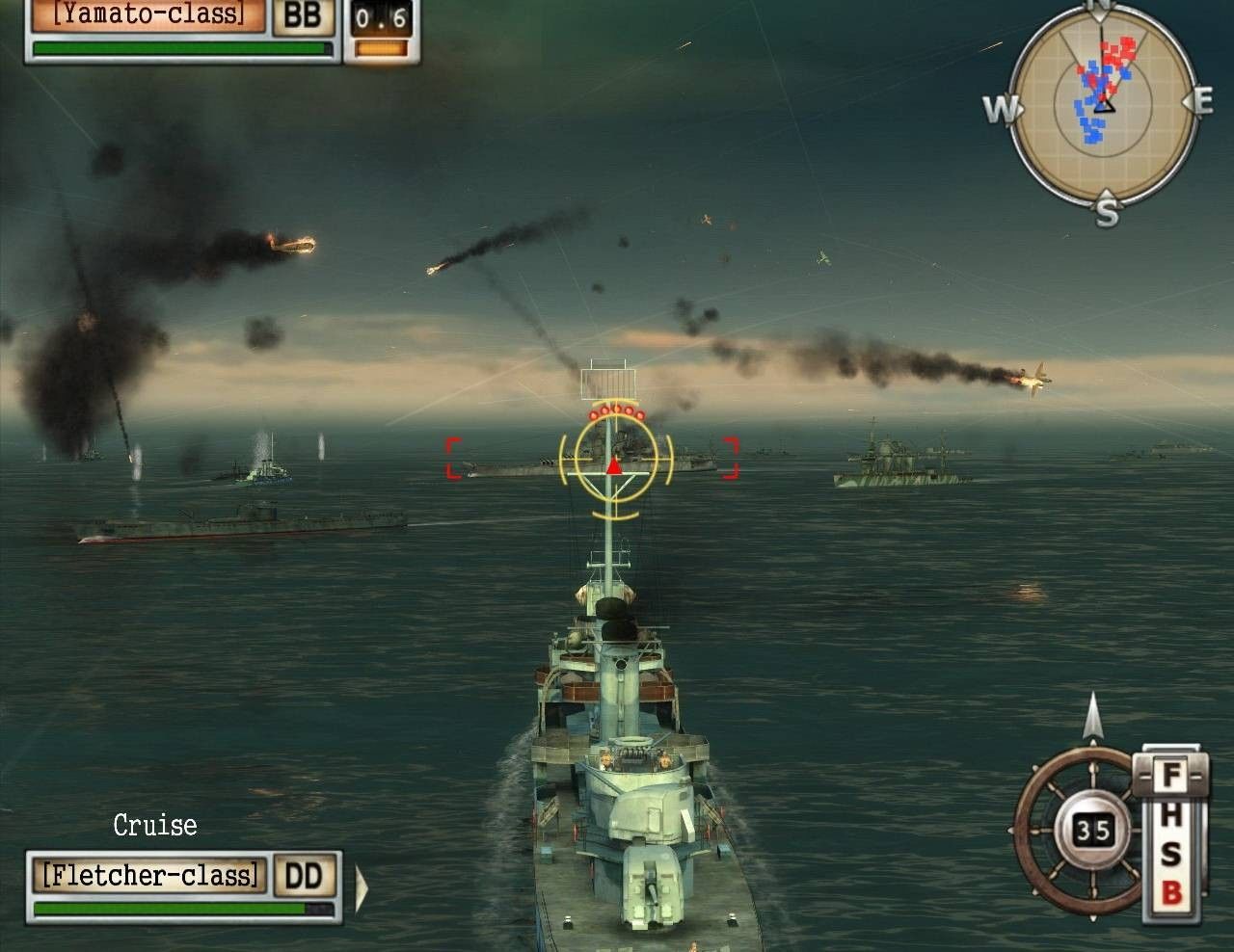Screen dimensions: 1234x952
Task: Choose the H throttle setting
Action: pyautogui.click(x=1170, y=816)
